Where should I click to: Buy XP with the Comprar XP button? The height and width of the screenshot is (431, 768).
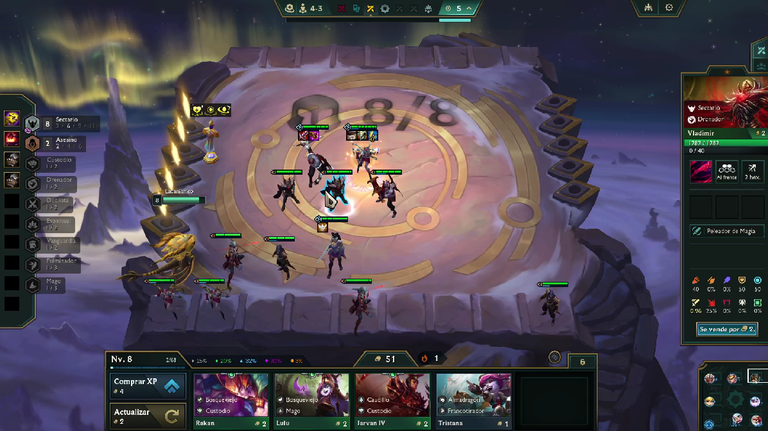click(x=147, y=385)
